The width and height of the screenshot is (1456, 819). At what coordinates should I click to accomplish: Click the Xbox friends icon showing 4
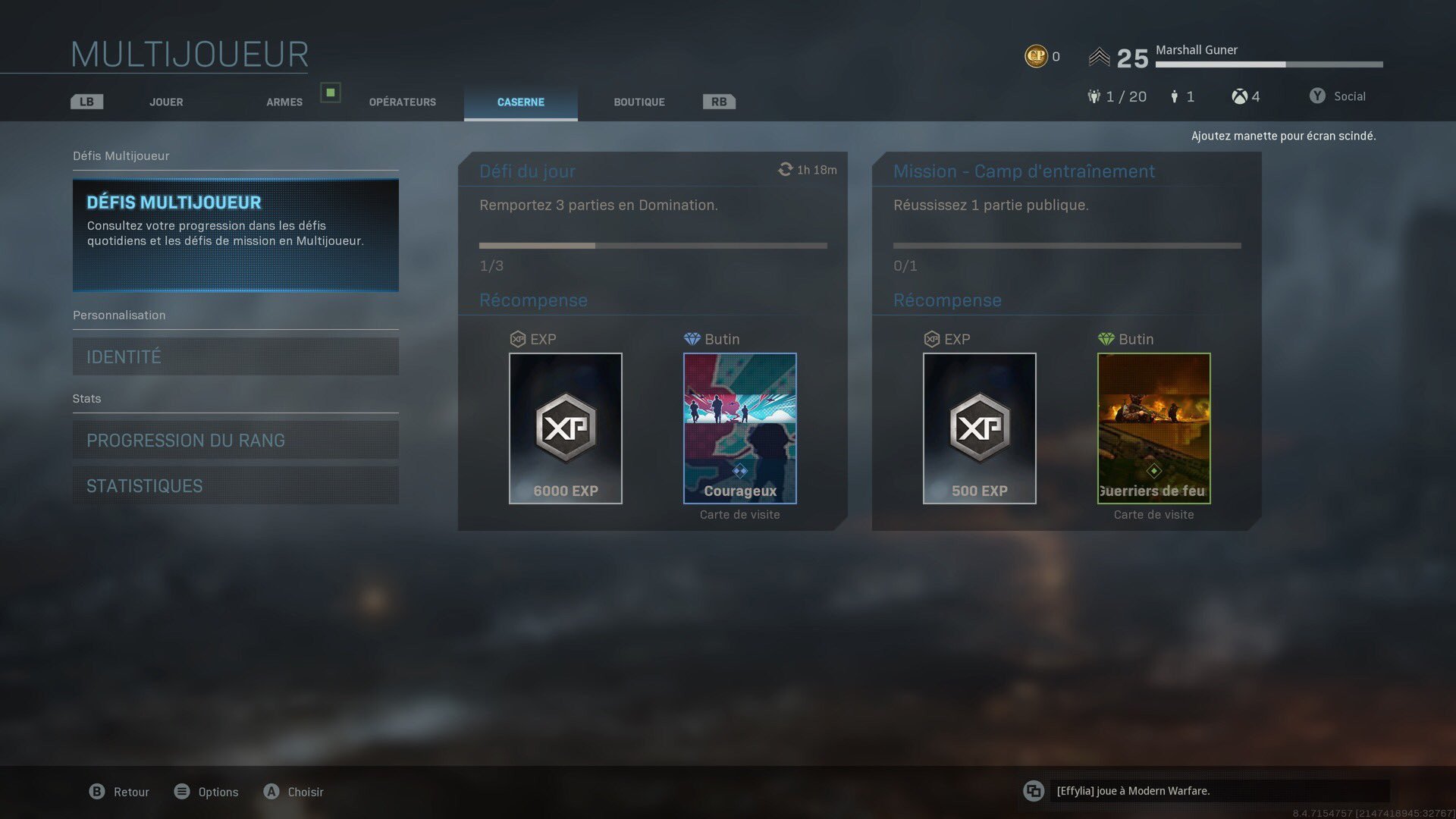[x=1238, y=96]
